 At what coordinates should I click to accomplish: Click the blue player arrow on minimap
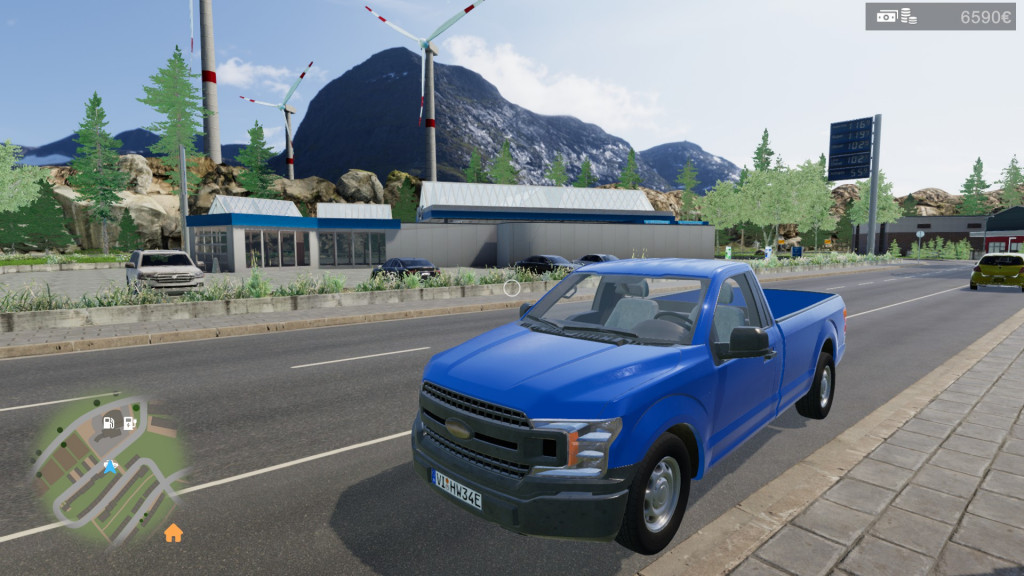click(x=110, y=467)
